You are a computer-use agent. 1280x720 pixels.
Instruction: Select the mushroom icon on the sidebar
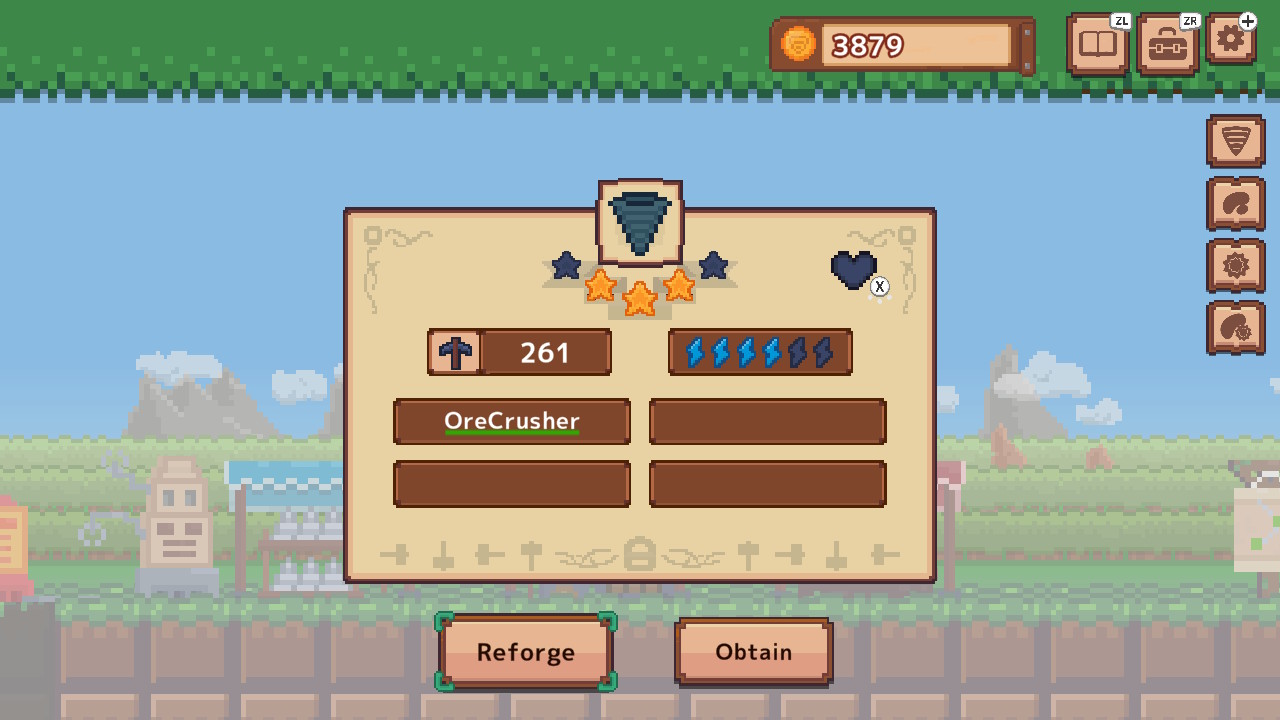(1235, 204)
